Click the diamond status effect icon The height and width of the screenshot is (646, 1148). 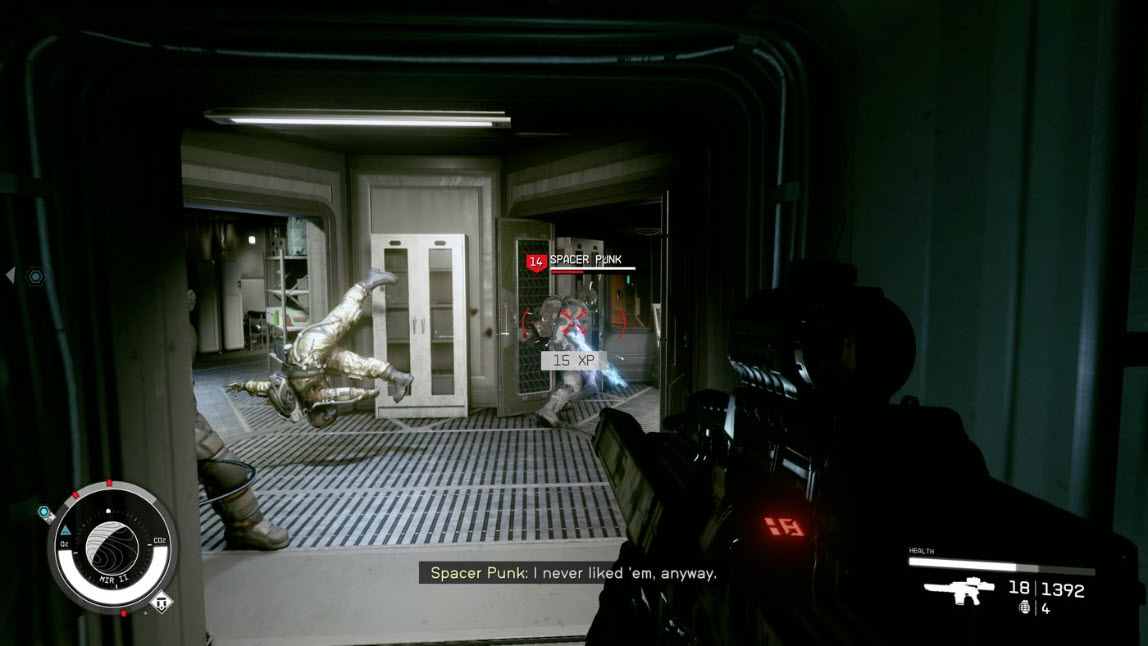coord(161,603)
